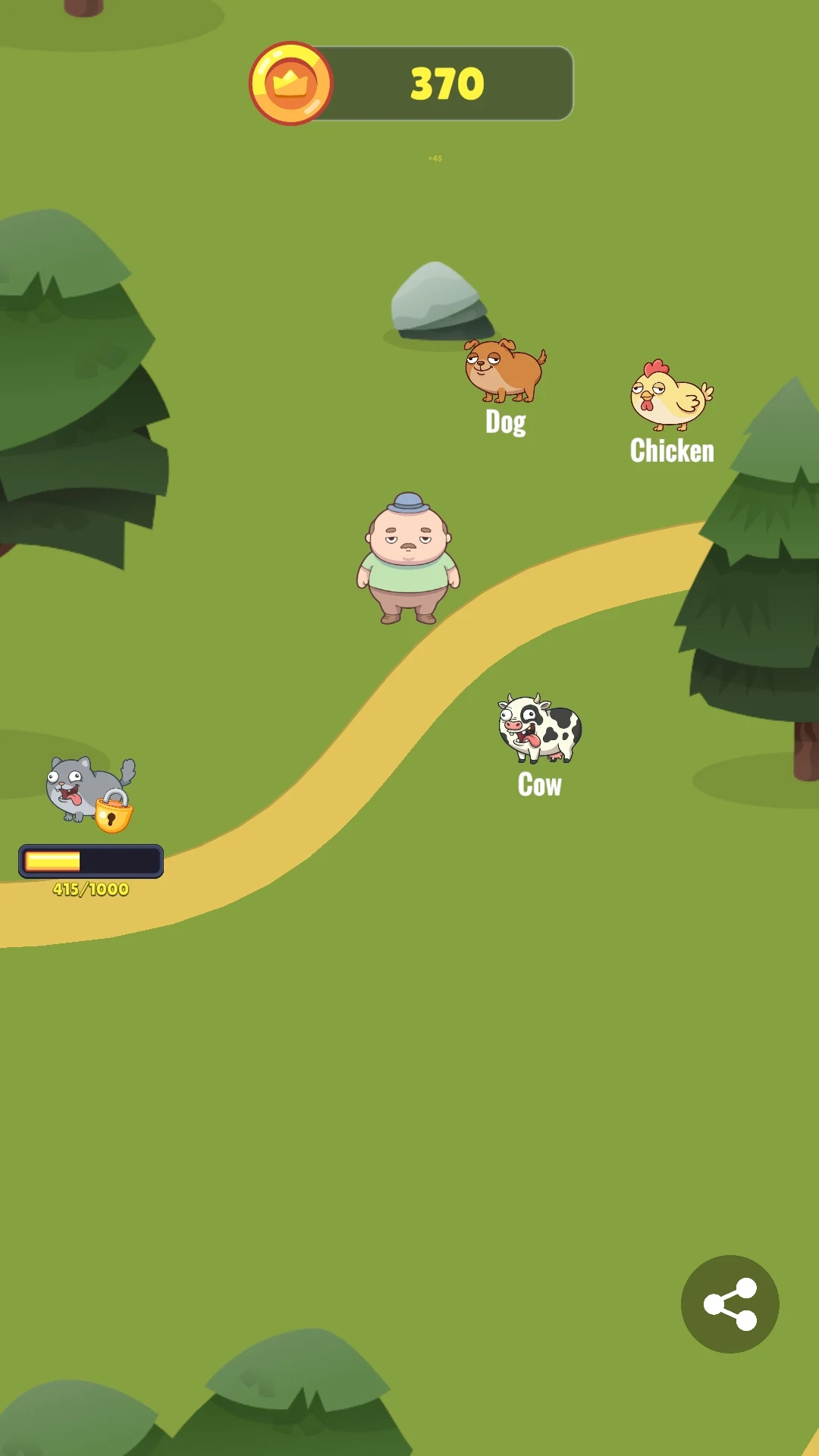Open the share button

(x=730, y=1304)
